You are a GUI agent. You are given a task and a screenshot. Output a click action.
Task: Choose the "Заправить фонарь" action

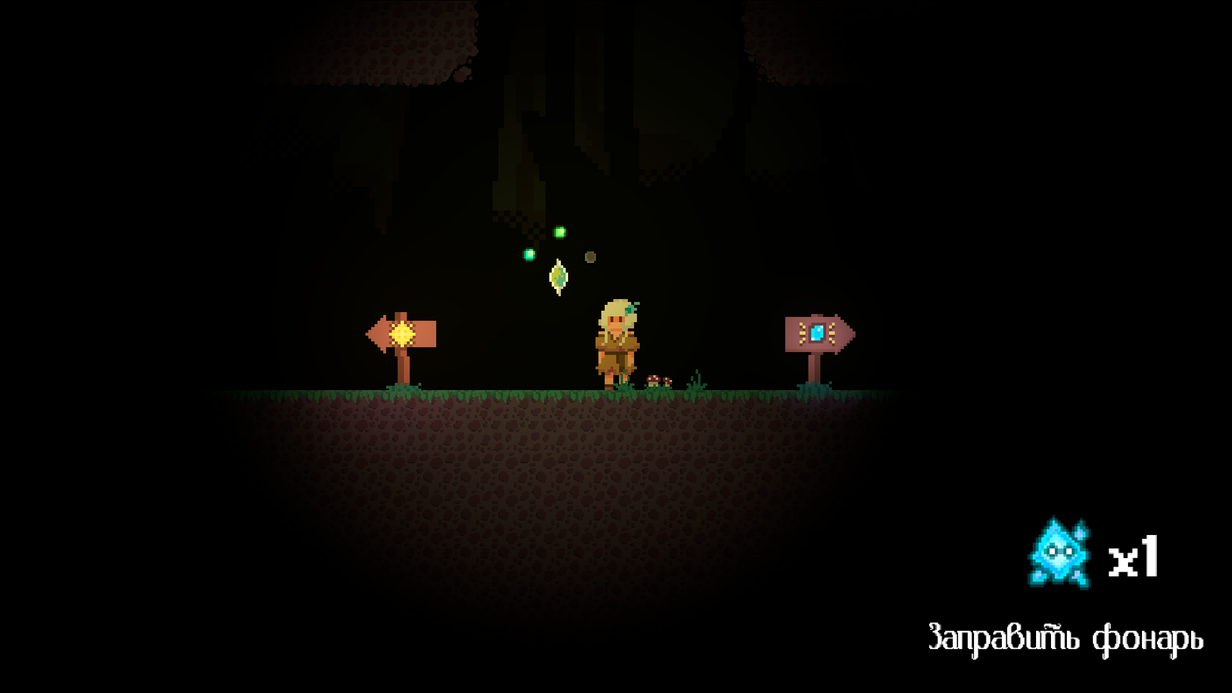[x=1065, y=638]
